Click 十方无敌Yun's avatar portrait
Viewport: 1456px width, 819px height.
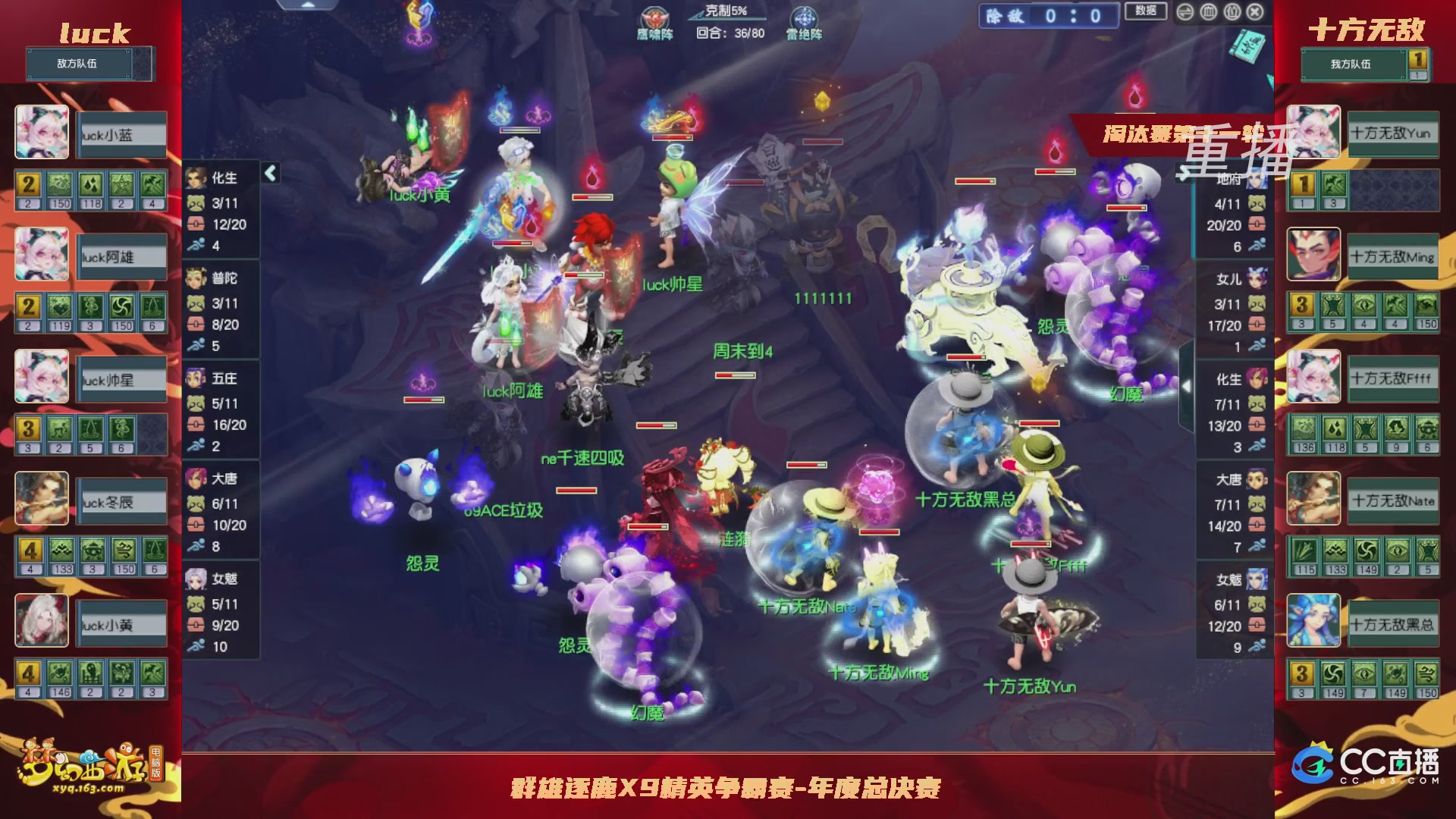[1313, 133]
